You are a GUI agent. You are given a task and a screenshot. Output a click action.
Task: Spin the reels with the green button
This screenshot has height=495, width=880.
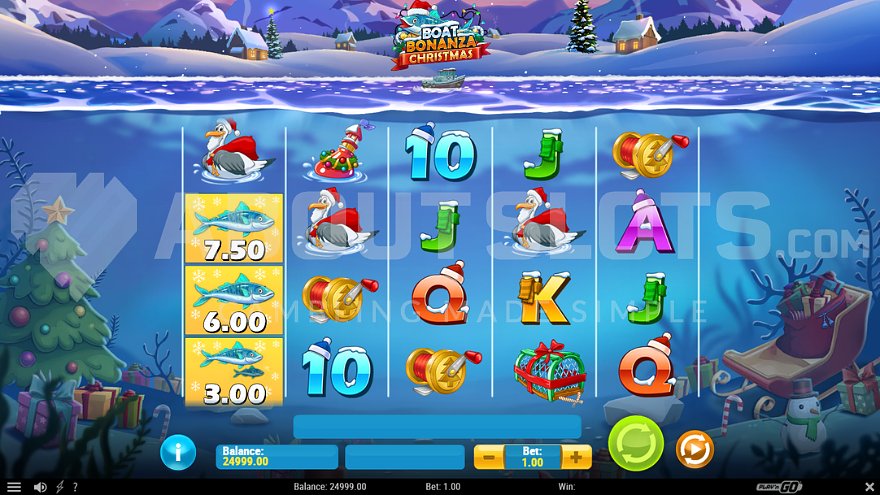(636, 445)
